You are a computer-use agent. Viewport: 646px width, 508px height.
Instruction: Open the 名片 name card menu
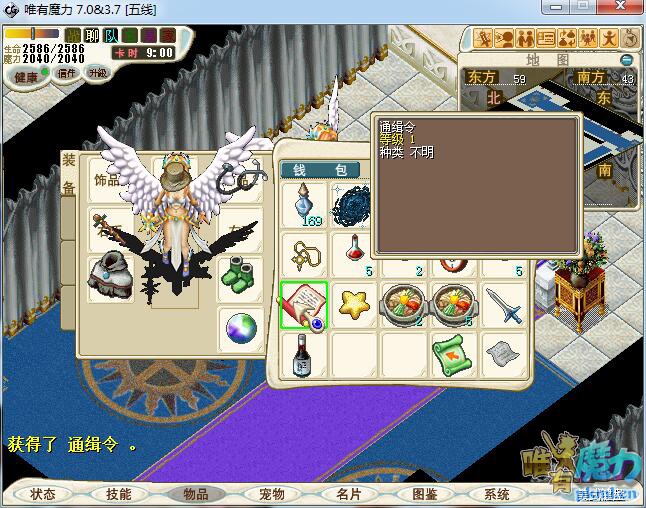pyautogui.click(x=347, y=494)
